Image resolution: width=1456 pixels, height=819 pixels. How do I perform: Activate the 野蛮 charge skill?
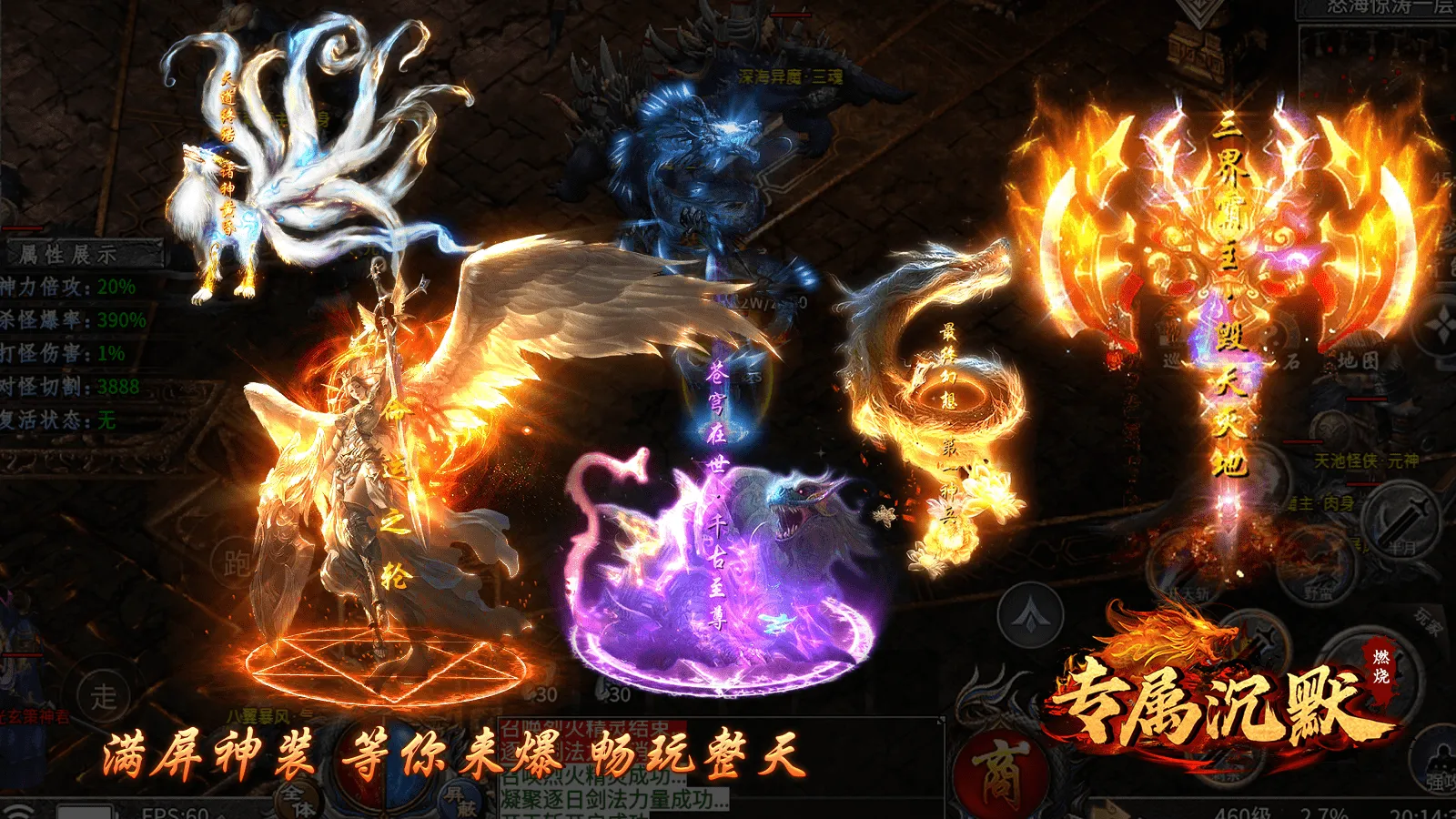tap(1316, 571)
